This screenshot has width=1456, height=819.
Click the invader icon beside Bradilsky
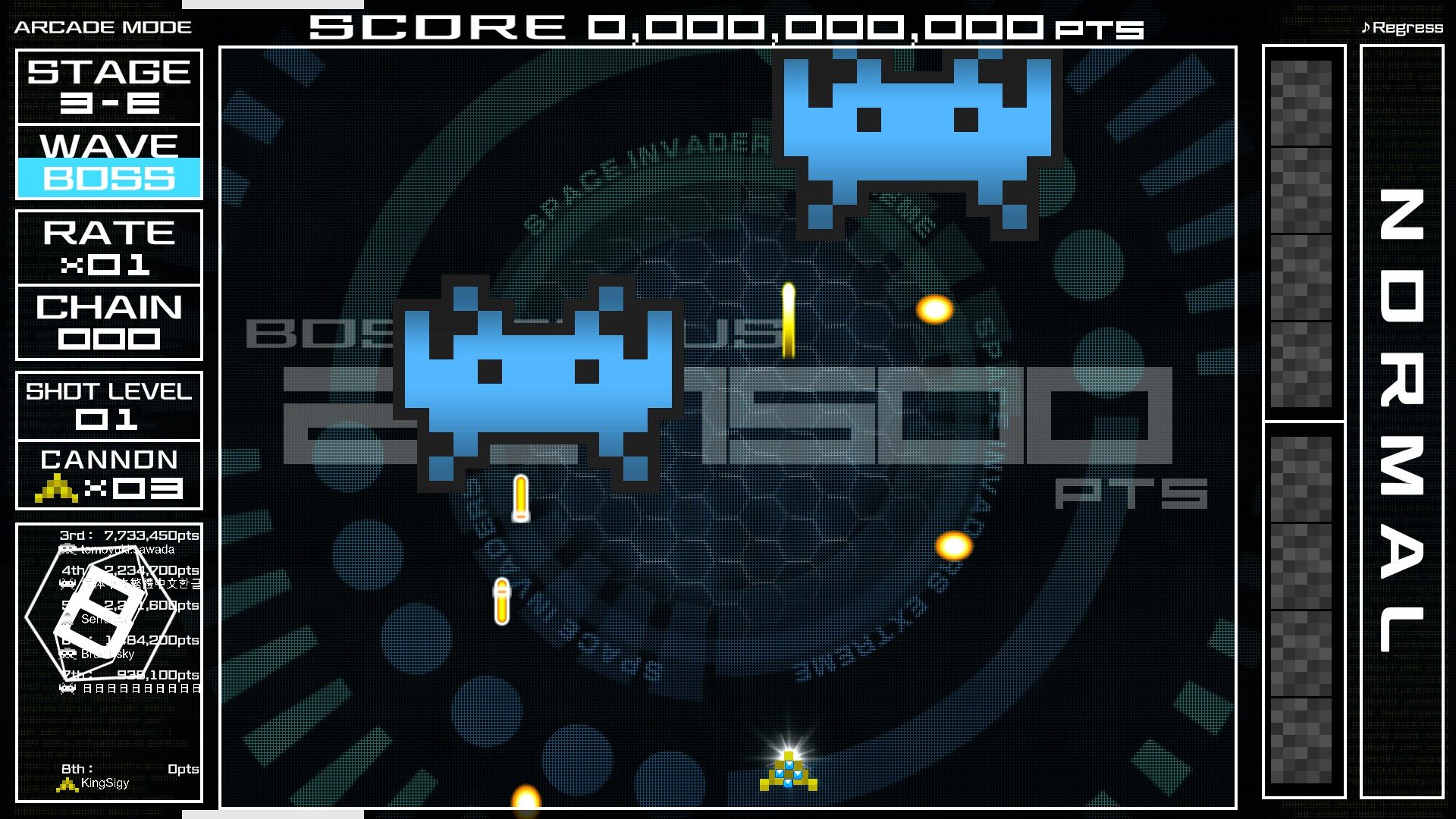tap(68, 653)
